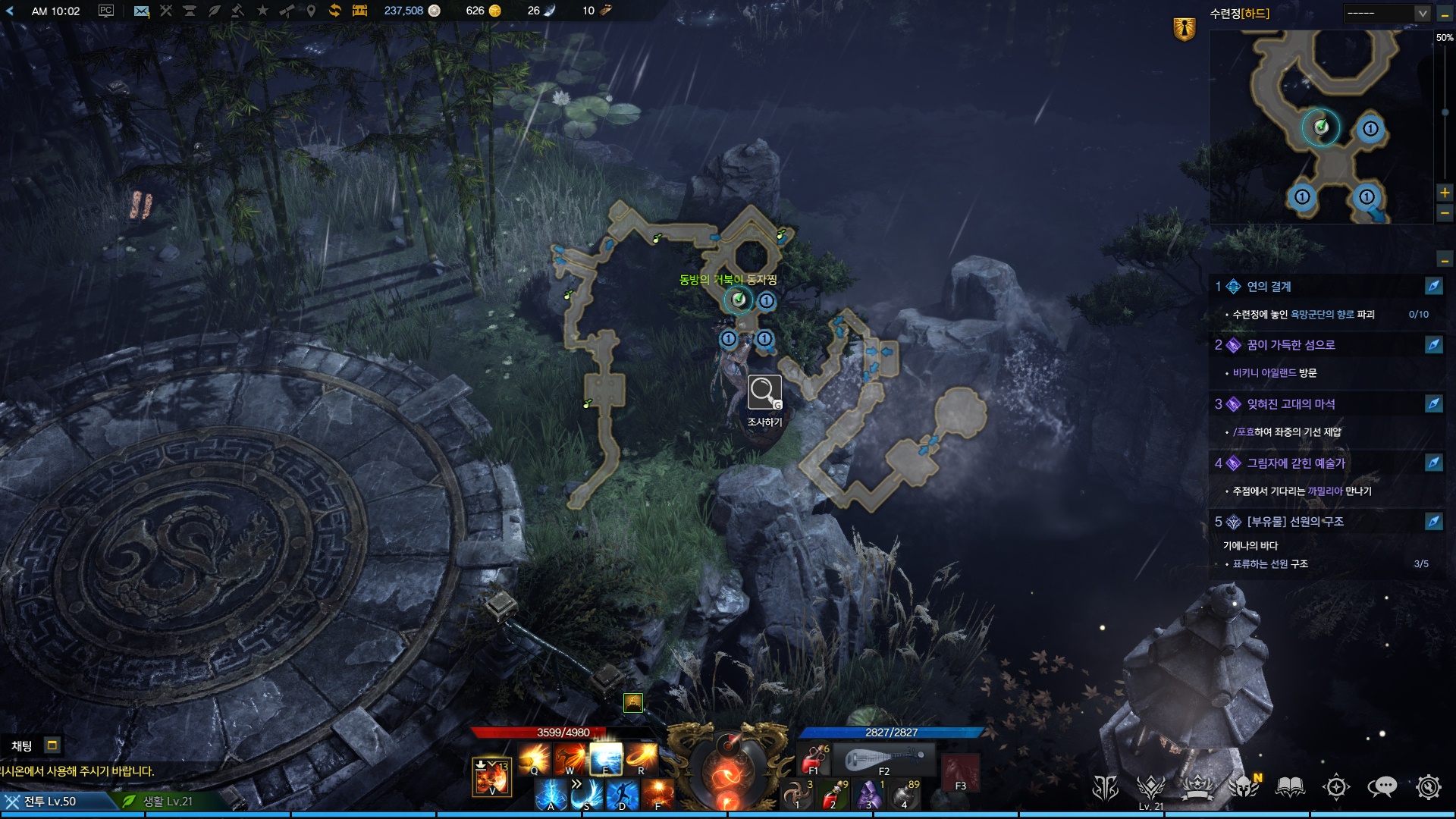The height and width of the screenshot is (819, 1456).
Task: Open the speech-bubble community menu icon
Action: point(1382,787)
